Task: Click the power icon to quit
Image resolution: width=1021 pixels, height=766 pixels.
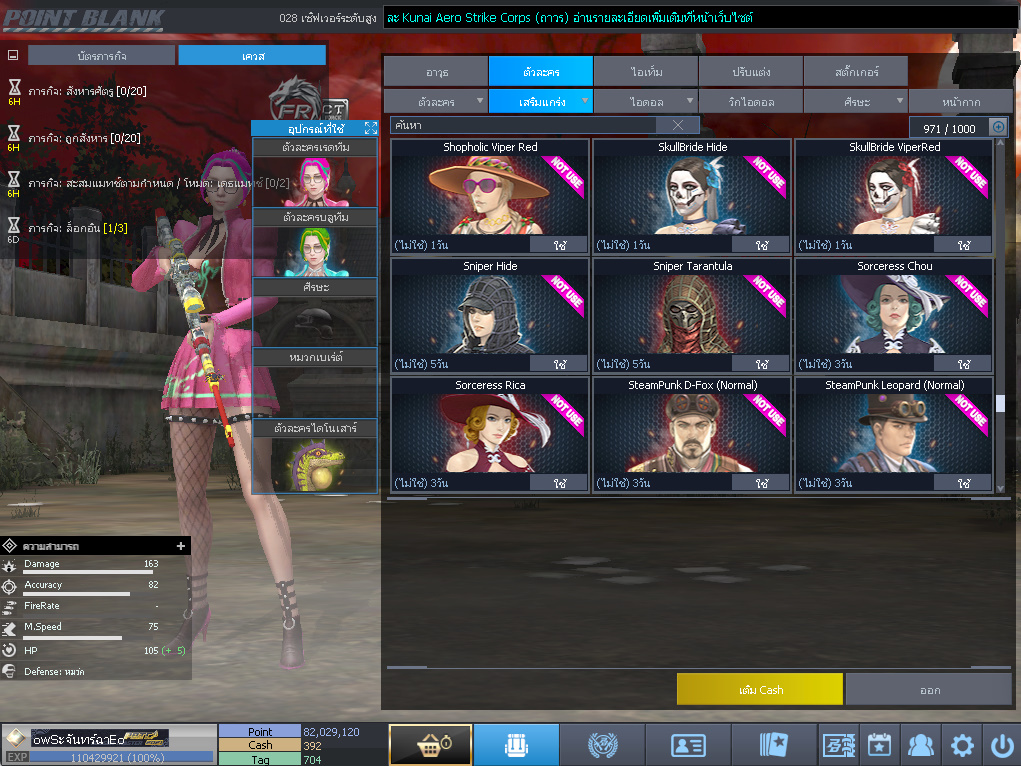Action: click(x=1001, y=745)
